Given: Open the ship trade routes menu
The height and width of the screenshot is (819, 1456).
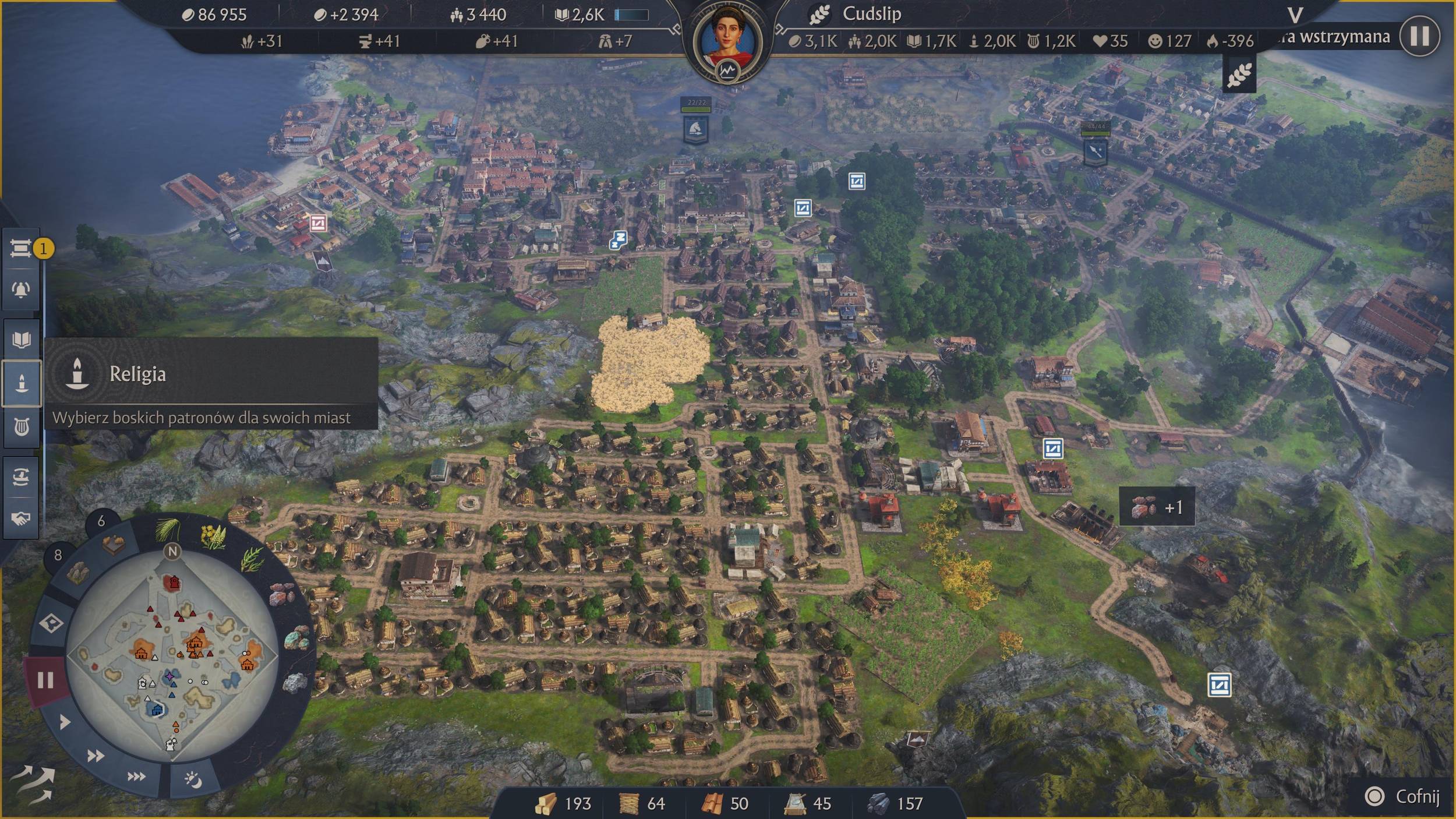Looking at the screenshot, I should [22, 477].
